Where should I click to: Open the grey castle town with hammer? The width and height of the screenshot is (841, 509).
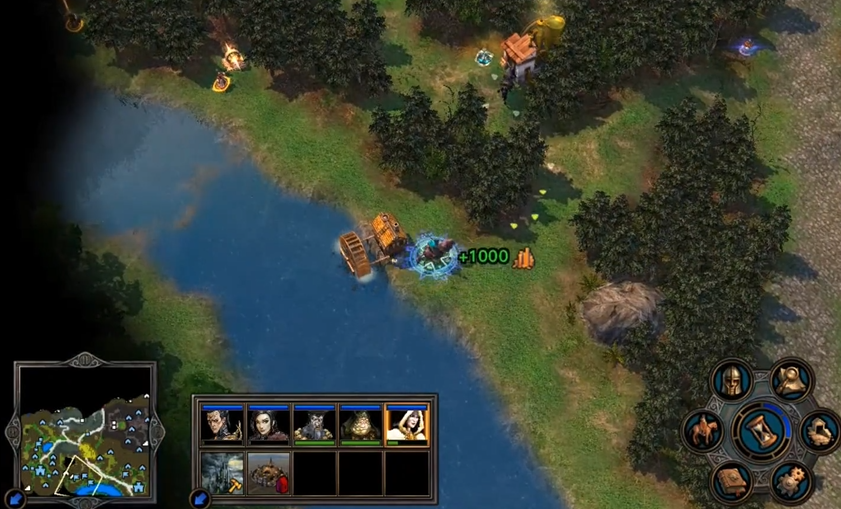(222, 473)
